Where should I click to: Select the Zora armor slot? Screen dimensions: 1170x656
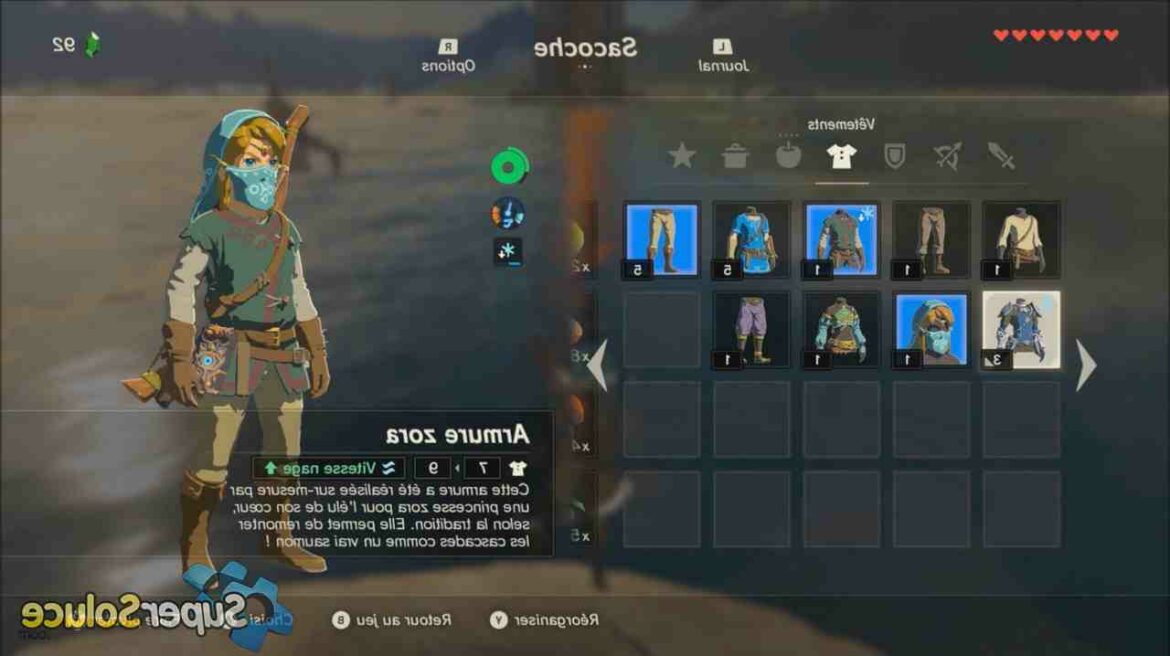click(1021, 330)
